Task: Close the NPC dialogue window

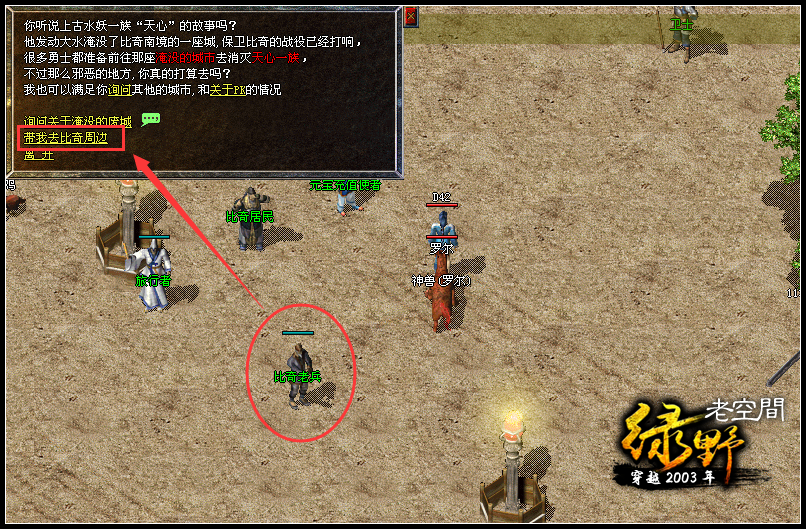Action: (x=410, y=16)
